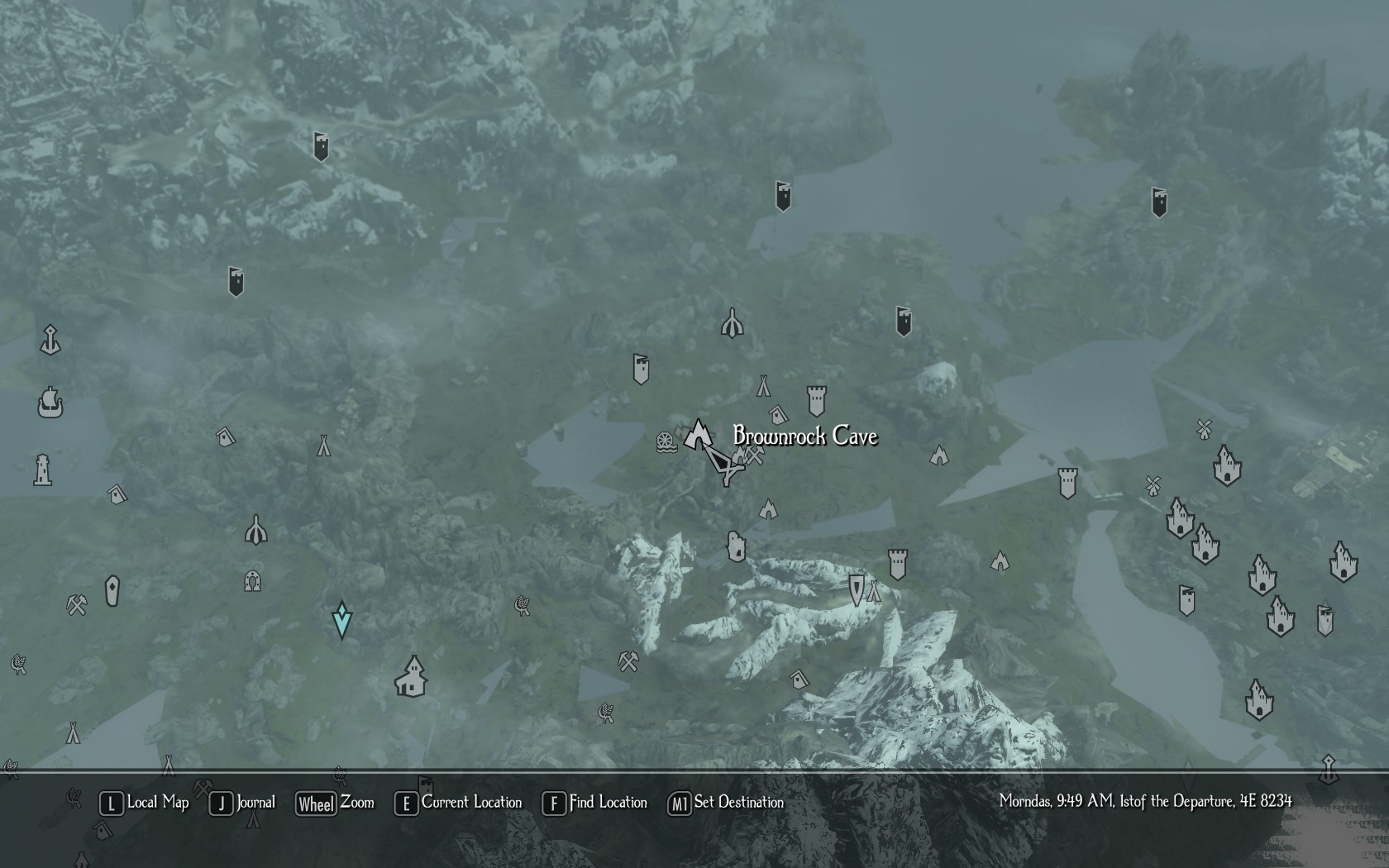Viewport: 1389px width, 868px height.
Task: Select the lighthouse map marker
Action: pyautogui.click(x=43, y=470)
